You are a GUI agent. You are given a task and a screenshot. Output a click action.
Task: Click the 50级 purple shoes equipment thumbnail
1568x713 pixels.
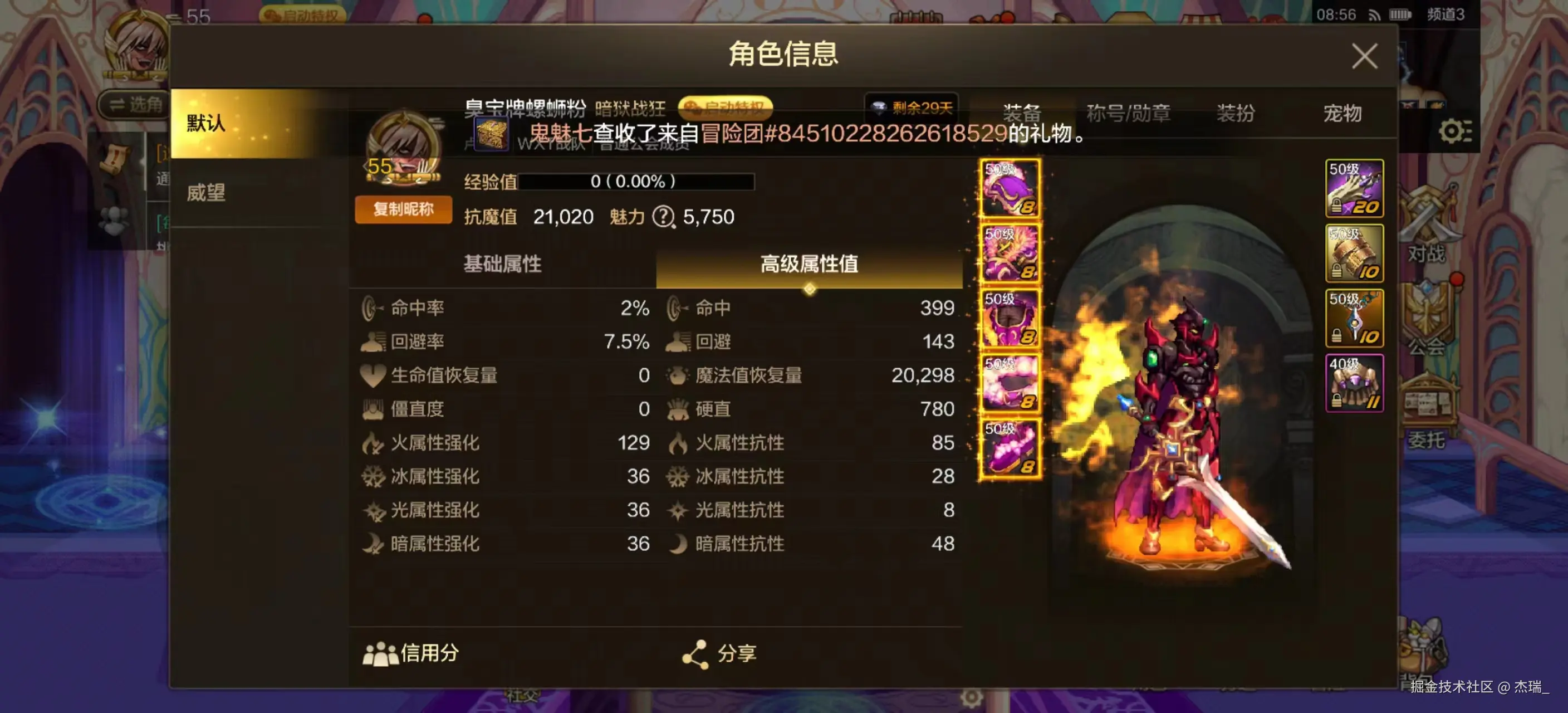[x=1008, y=449]
